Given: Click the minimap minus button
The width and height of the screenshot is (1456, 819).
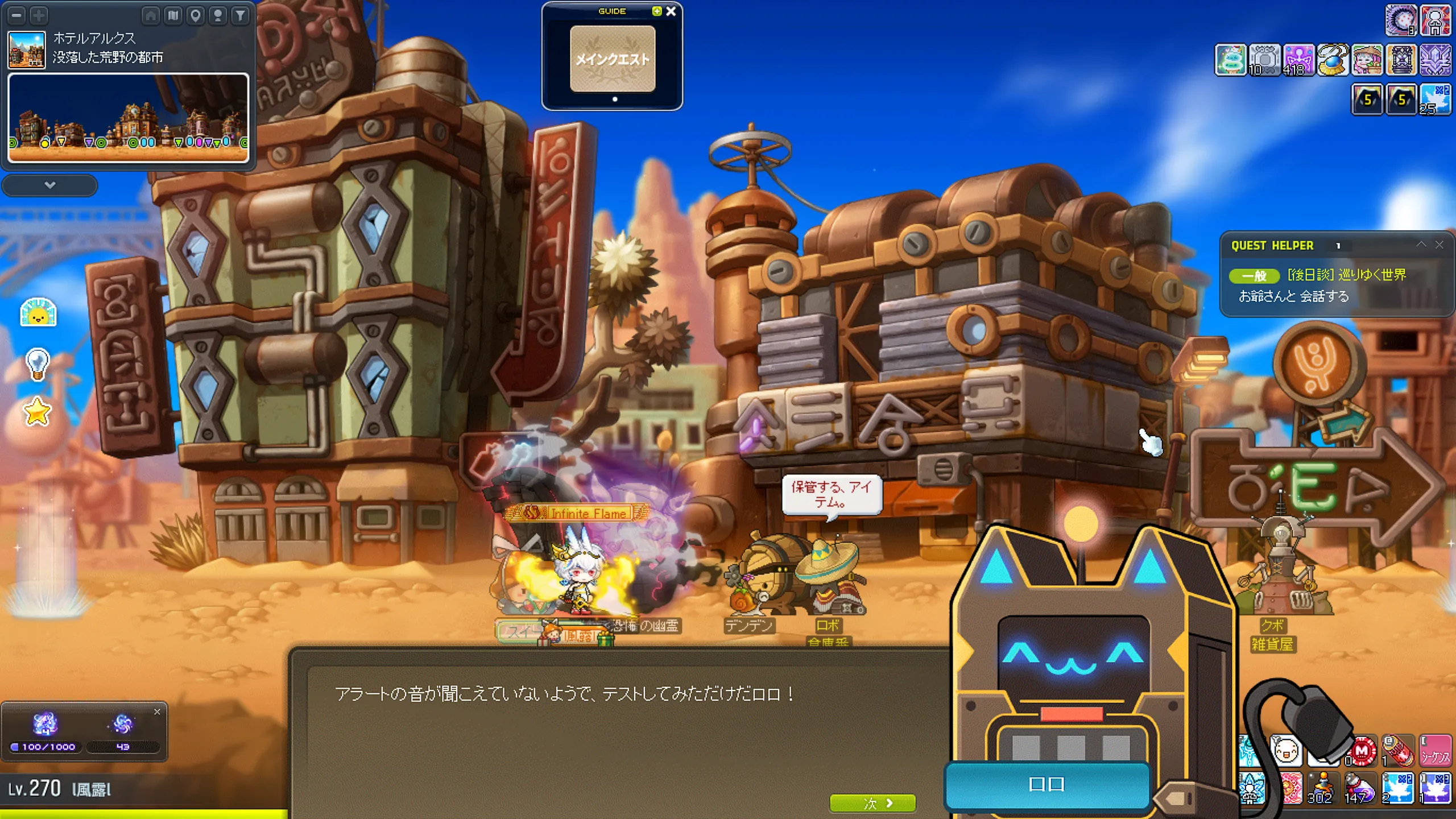Looking at the screenshot, I should pos(16,15).
